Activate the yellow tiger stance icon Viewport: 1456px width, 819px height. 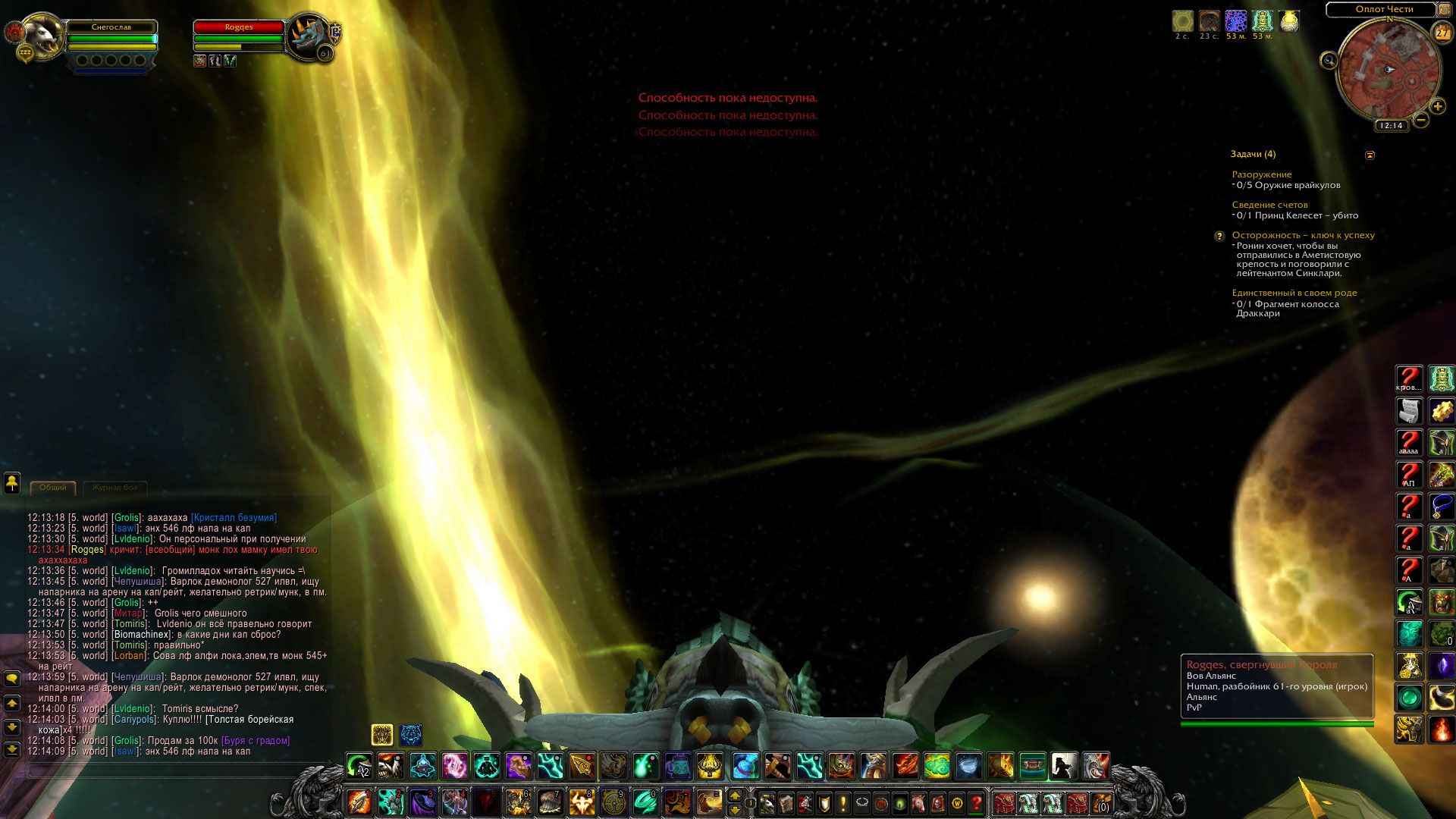point(382,734)
